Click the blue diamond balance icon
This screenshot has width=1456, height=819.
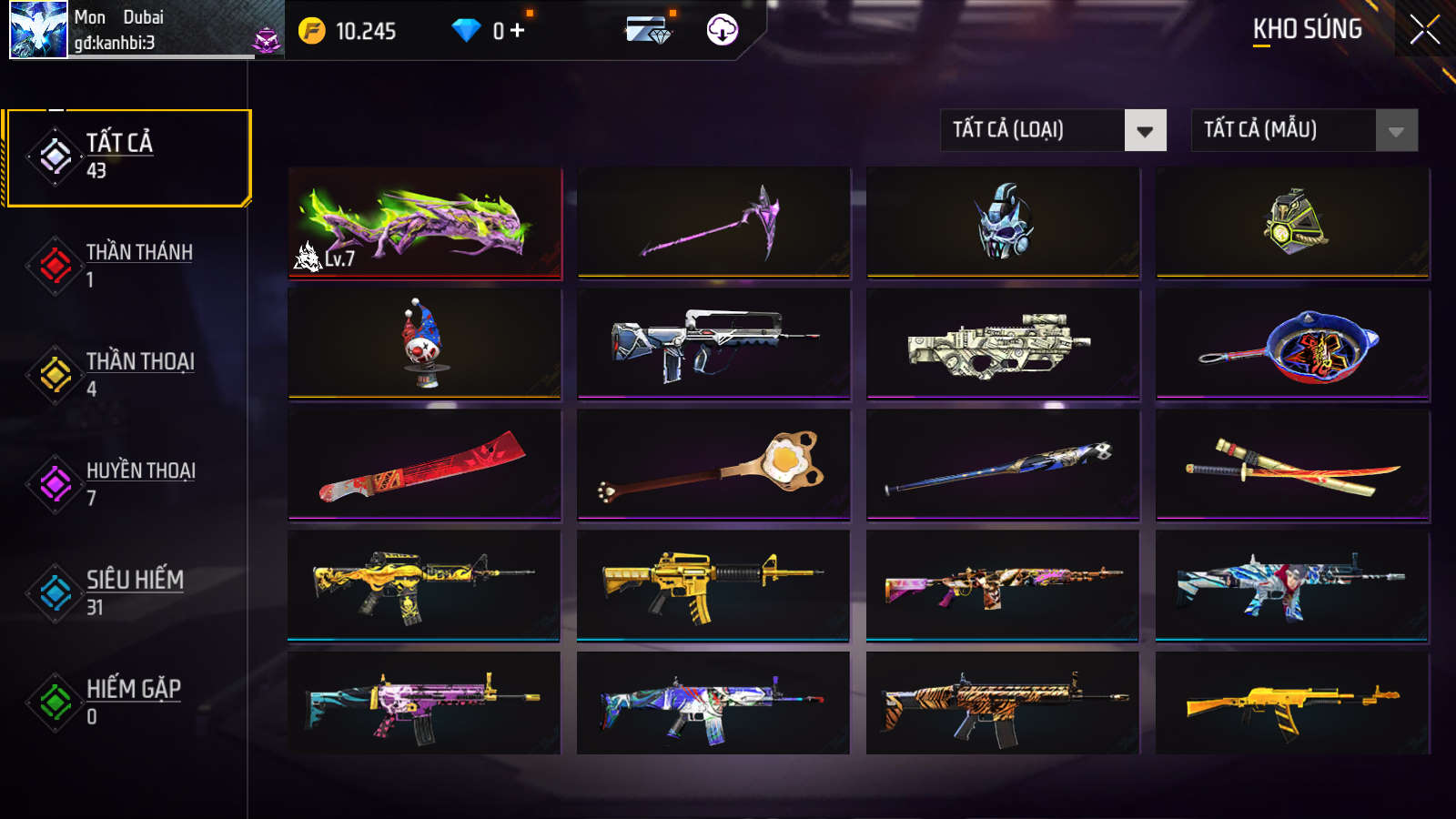pyautogui.click(x=467, y=28)
